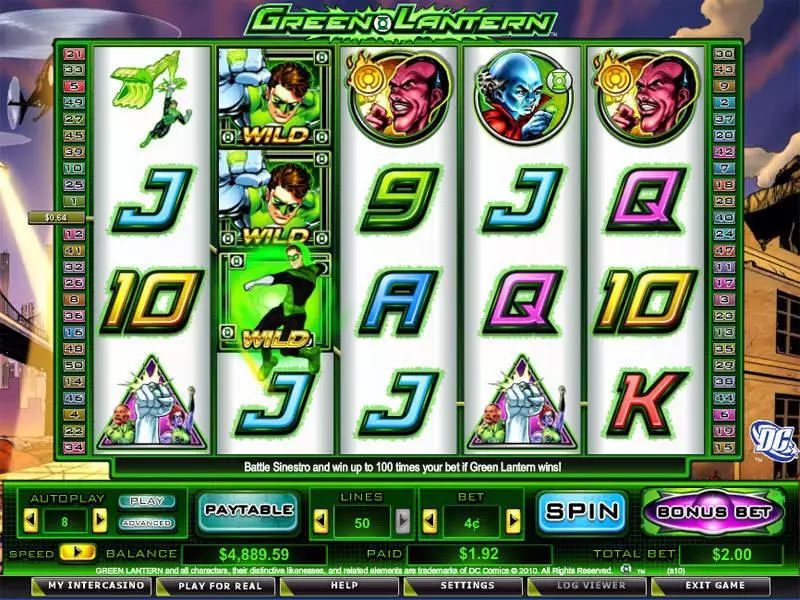The width and height of the screenshot is (800, 600).
Task: Decrease the number of lines
Action: point(320,520)
